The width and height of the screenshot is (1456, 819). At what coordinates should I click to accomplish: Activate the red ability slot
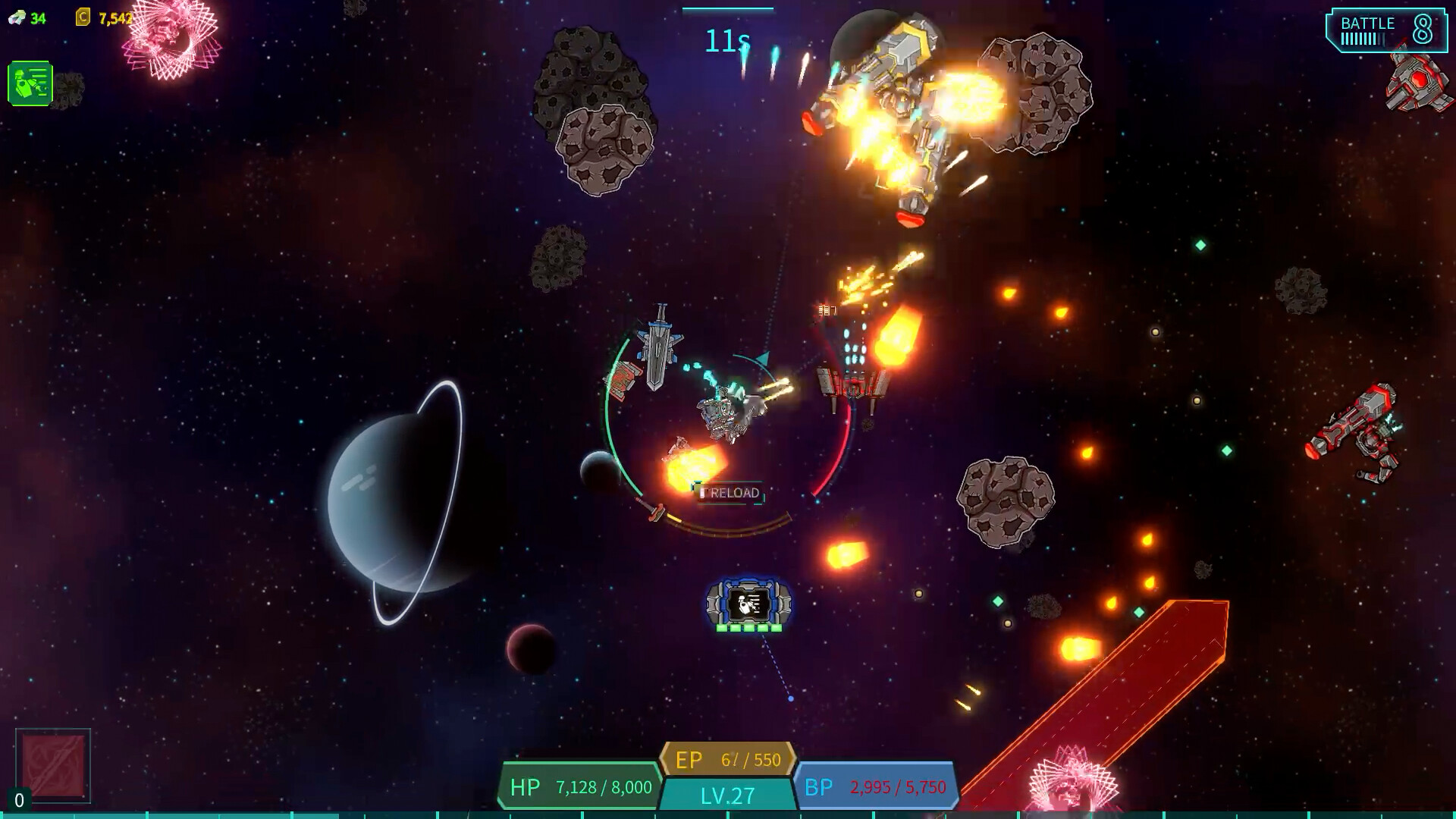pyautogui.click(x=53, y=765)
